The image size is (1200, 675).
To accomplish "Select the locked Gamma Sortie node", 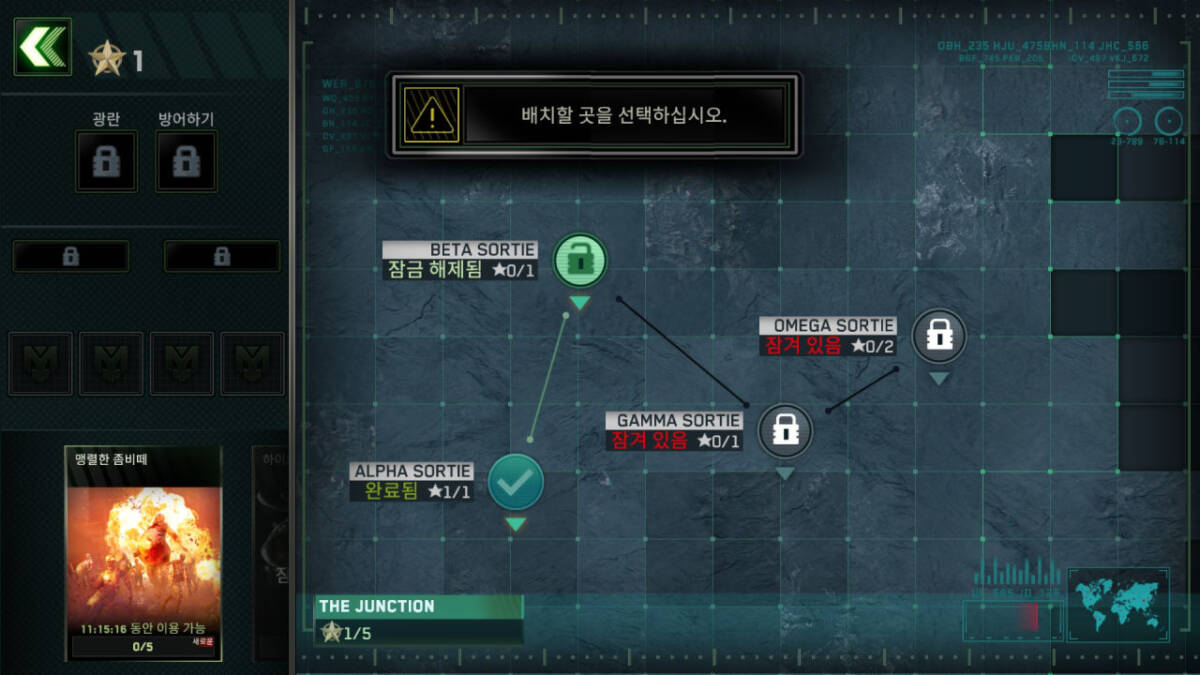I will [785, 431].
